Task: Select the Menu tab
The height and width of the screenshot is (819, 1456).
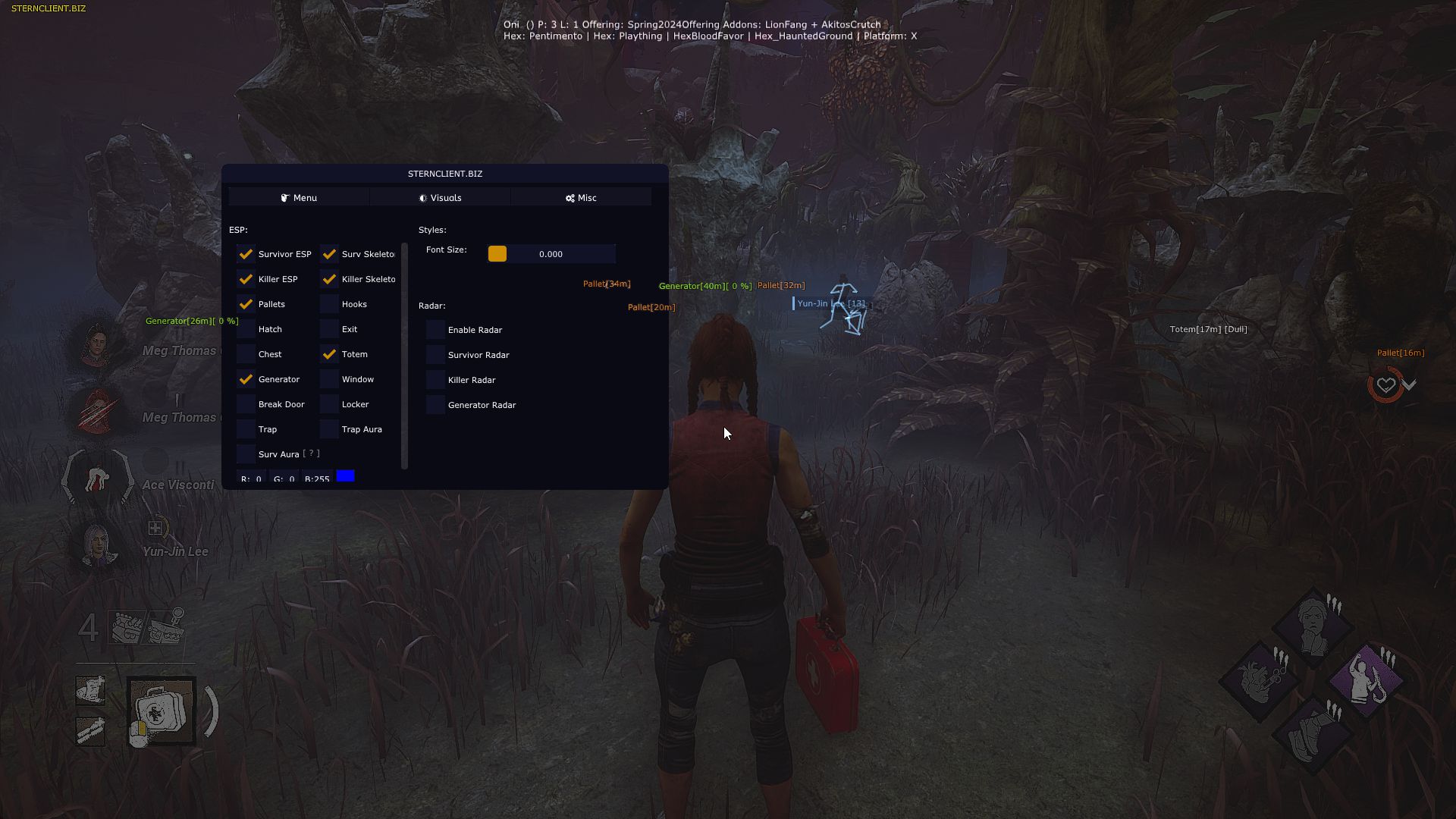Action: [x=299, y=198]
